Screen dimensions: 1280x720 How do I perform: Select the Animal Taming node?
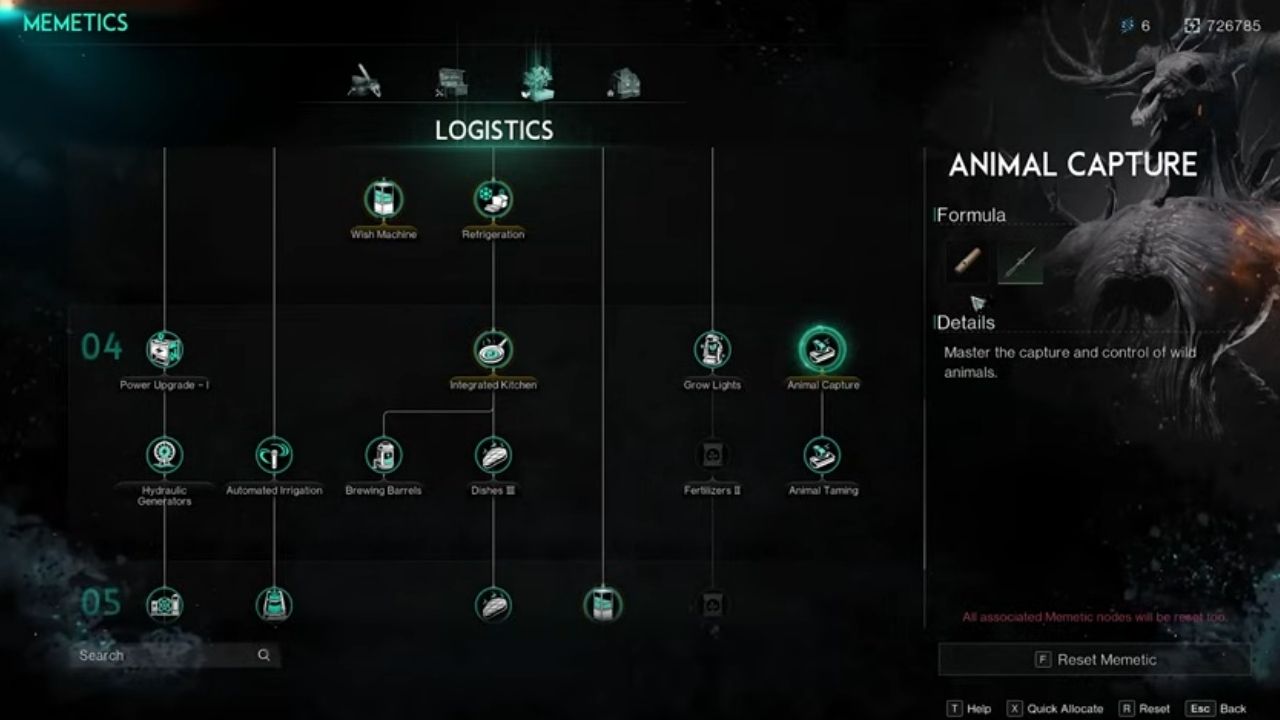(x=822, y=456)
